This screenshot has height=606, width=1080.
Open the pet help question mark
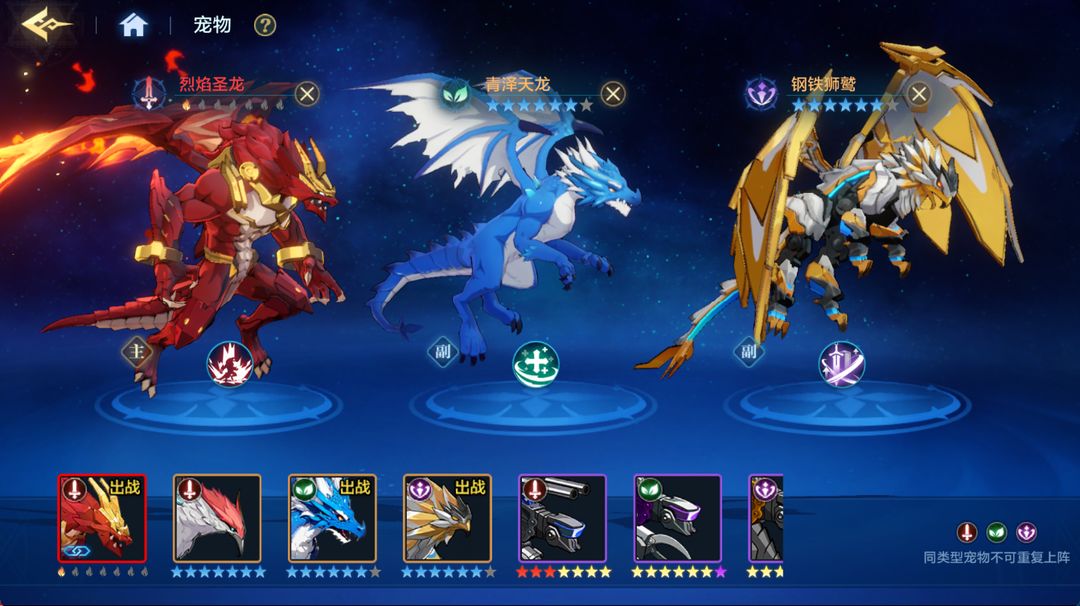[265, 25]
